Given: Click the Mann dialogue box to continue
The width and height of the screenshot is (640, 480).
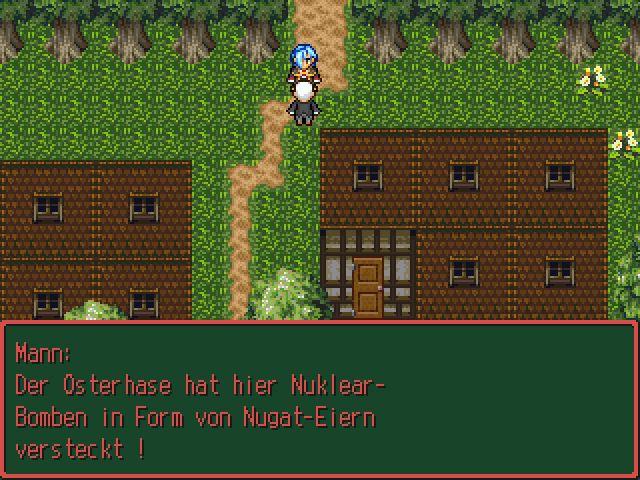Looking at the screenshot, I should tap(319, 400).
